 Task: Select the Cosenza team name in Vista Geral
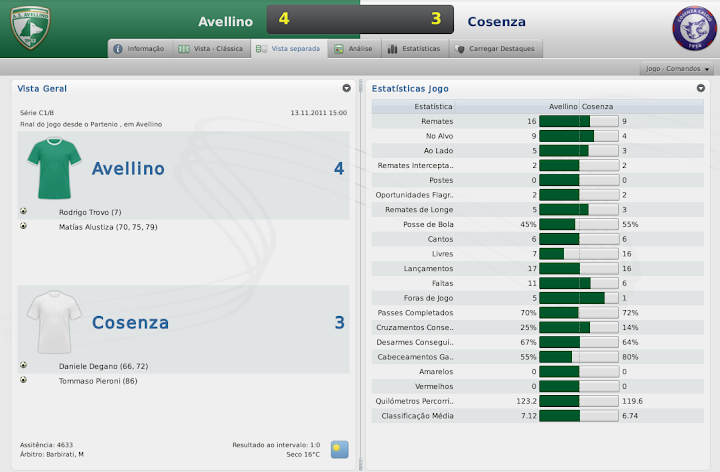[x=130, y=323]
